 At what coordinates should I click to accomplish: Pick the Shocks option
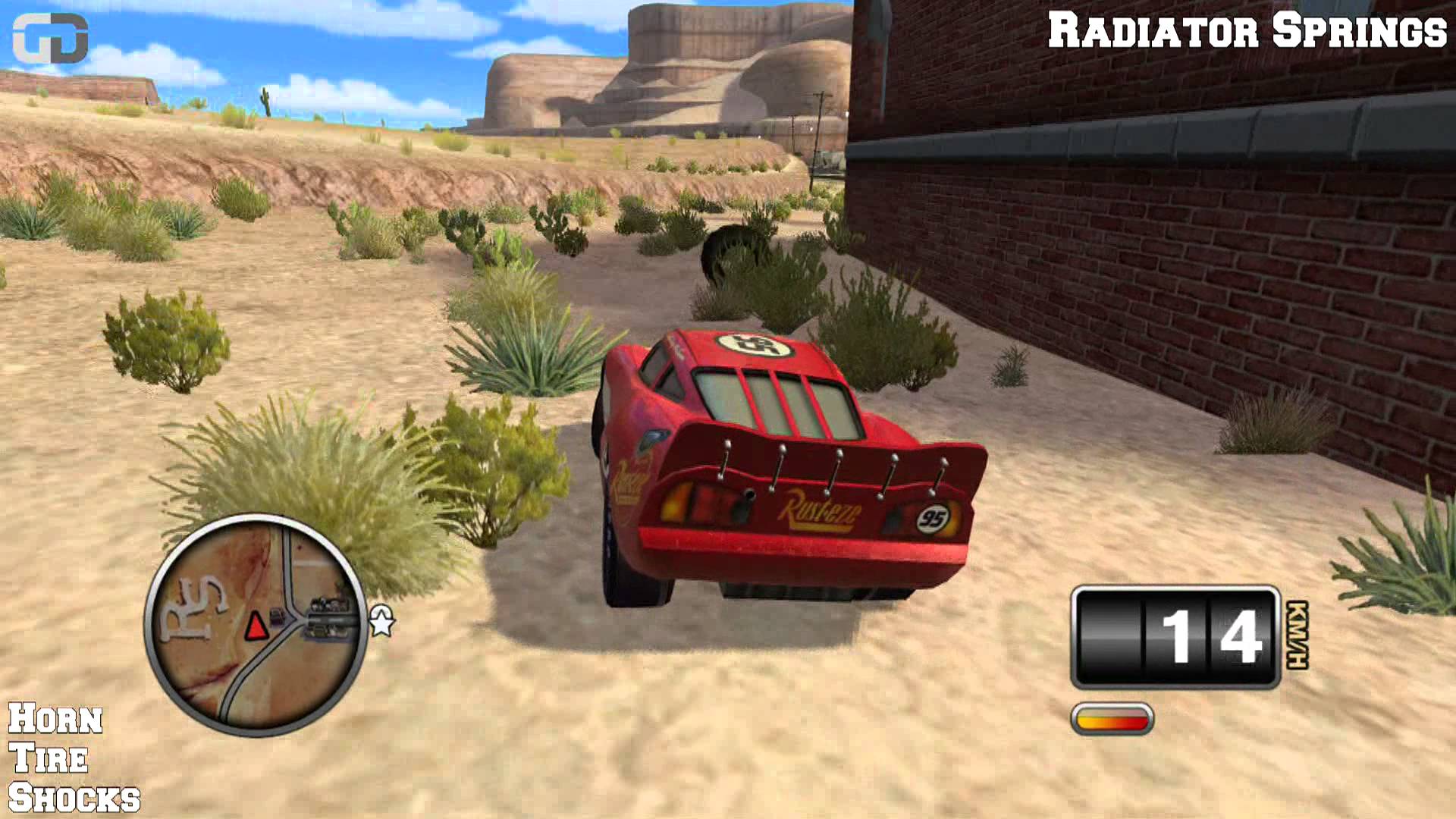point(74,799)
